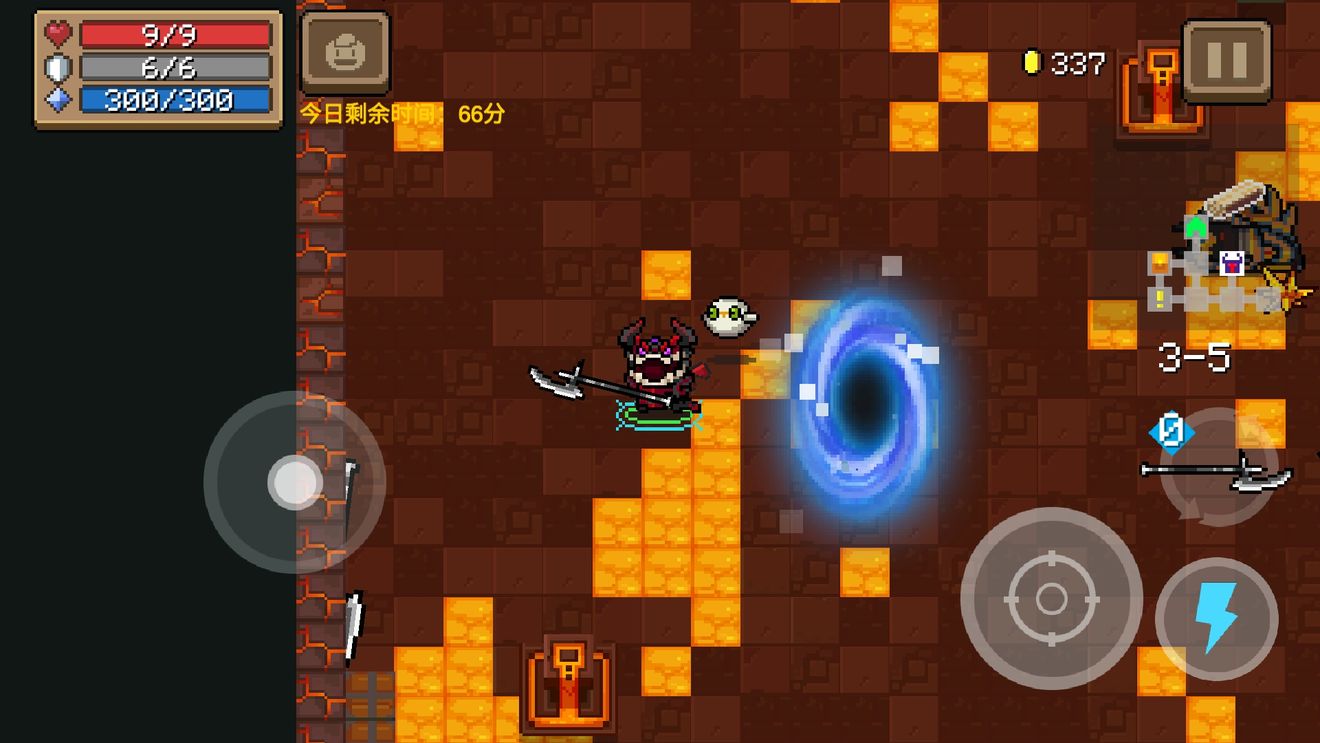Open the emote face button

[x=345, y=53]
